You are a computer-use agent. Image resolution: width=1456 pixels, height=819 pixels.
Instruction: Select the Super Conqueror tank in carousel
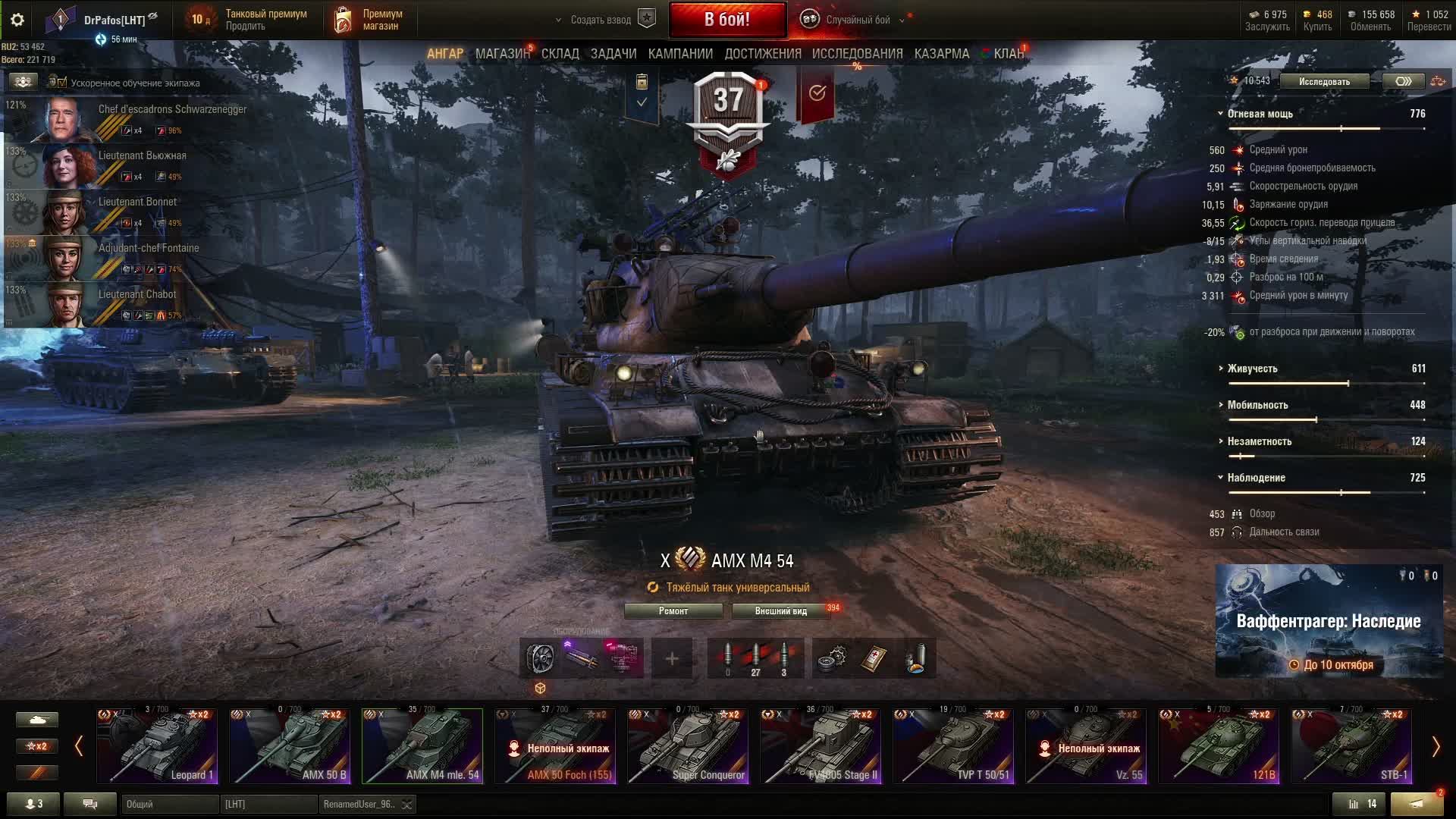pyautogui.click(x=687, y=747)
